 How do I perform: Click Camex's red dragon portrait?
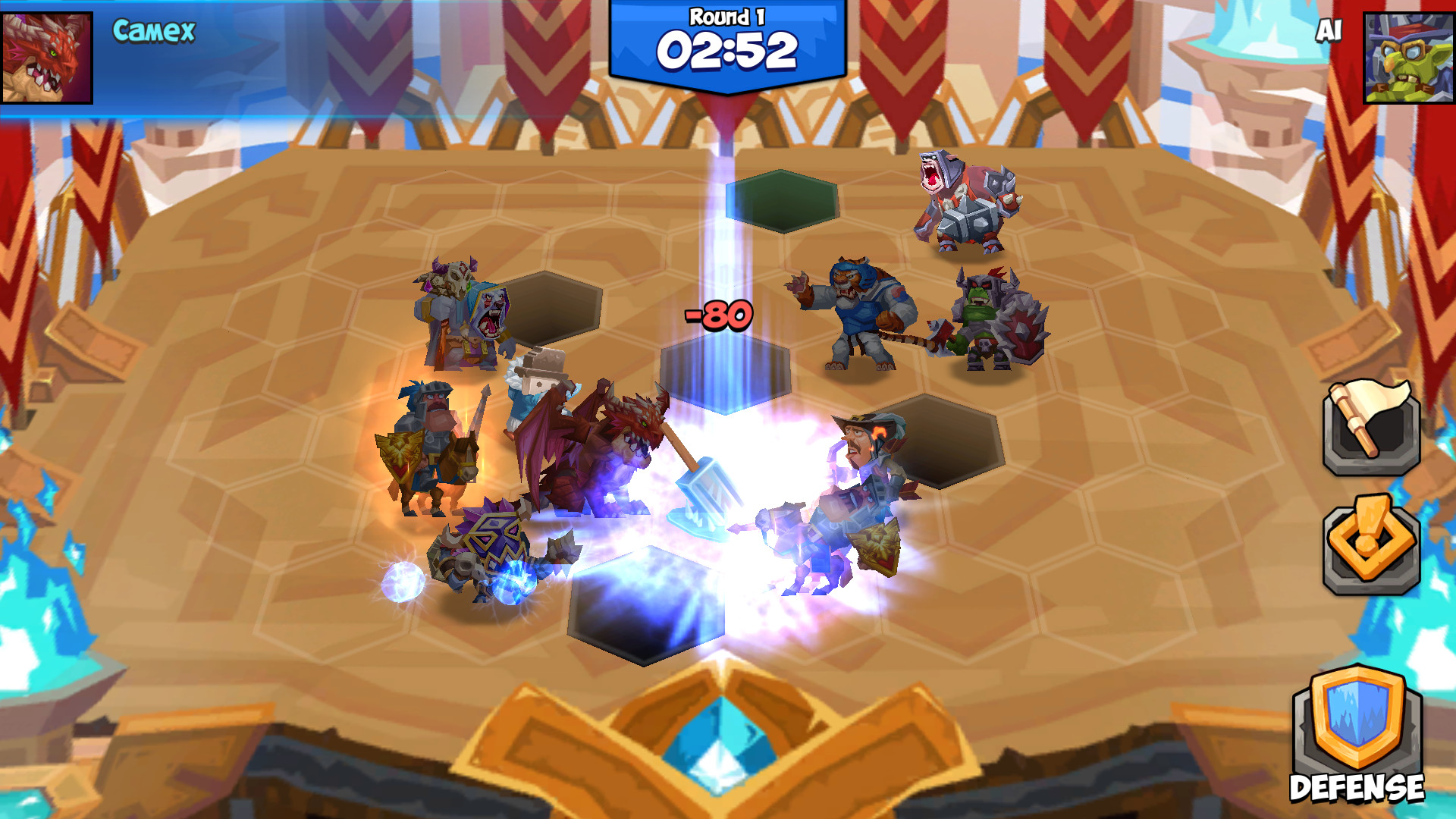(47, 57)
